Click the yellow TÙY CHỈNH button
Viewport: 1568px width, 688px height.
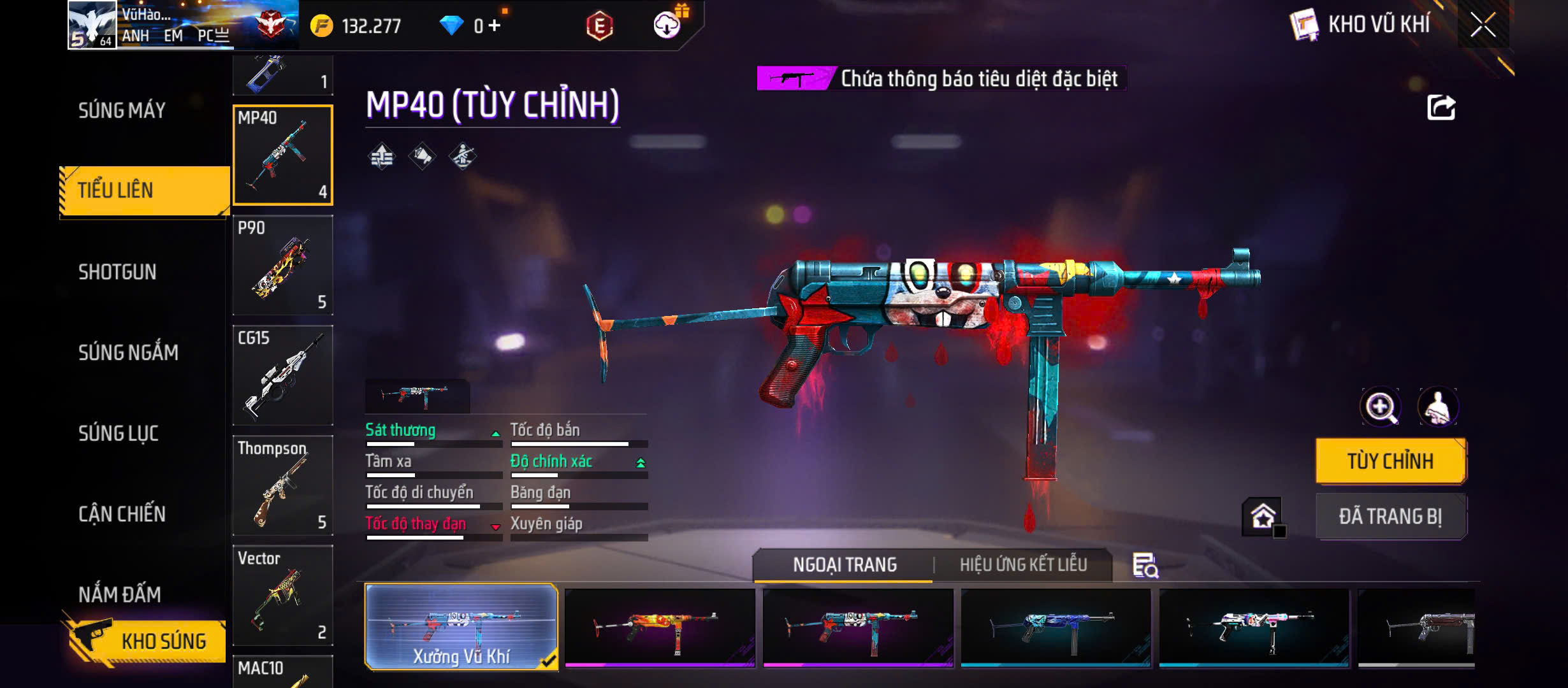click(1390, 461)
